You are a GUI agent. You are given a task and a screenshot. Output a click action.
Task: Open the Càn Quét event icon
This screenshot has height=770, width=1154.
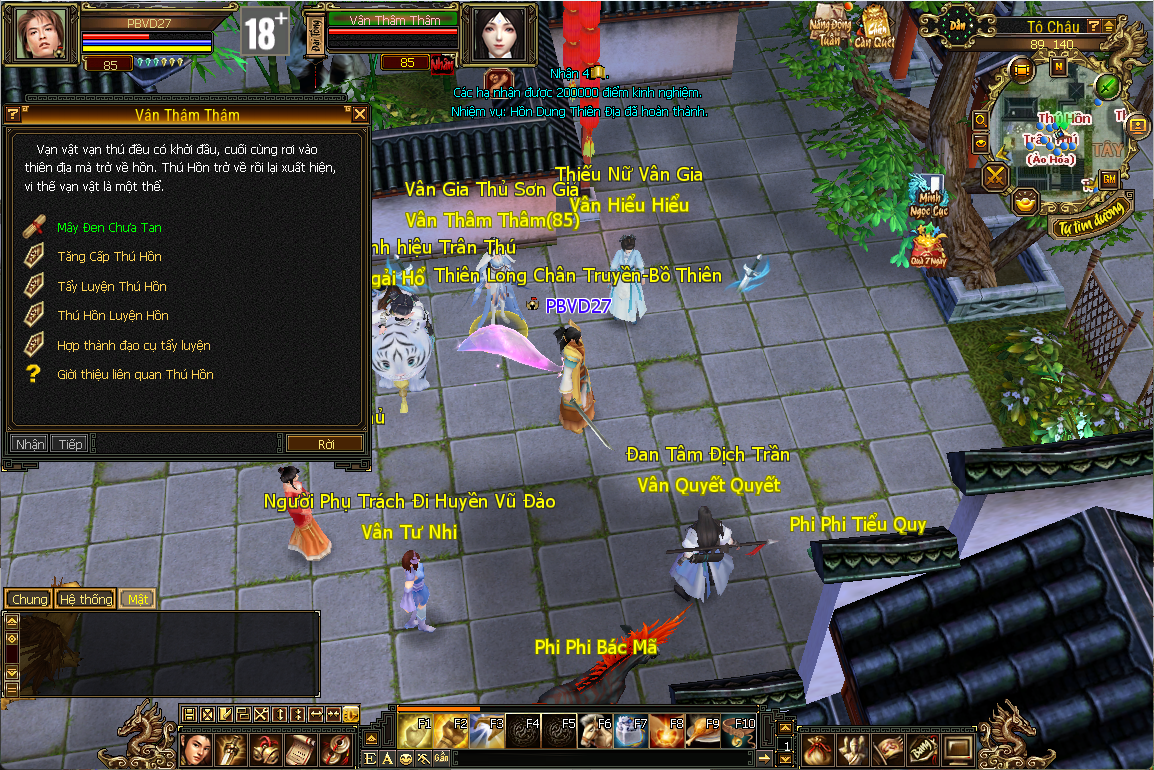(x=877, y=27)
